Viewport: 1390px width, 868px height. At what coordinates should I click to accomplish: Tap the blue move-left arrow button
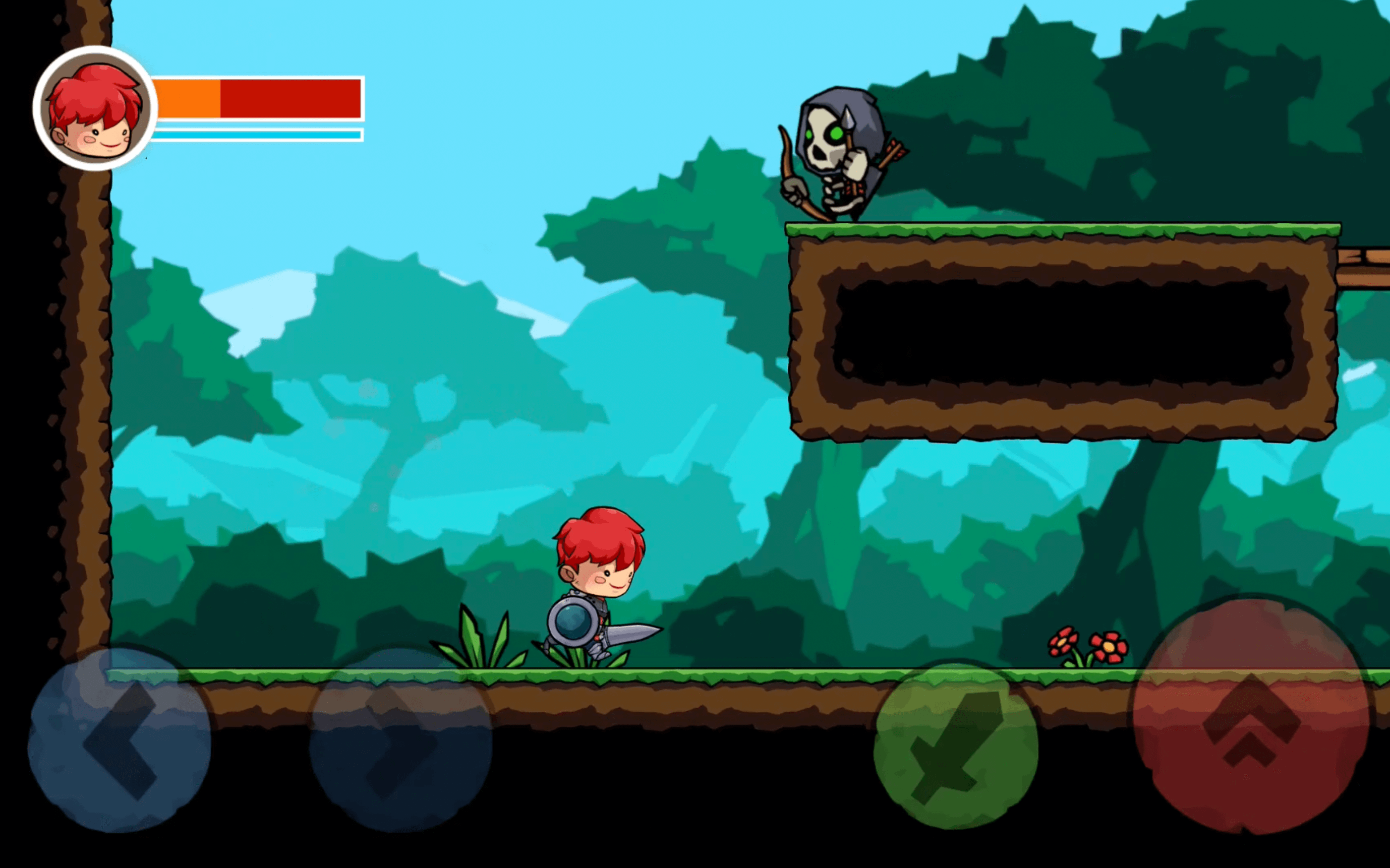point(120,740)
